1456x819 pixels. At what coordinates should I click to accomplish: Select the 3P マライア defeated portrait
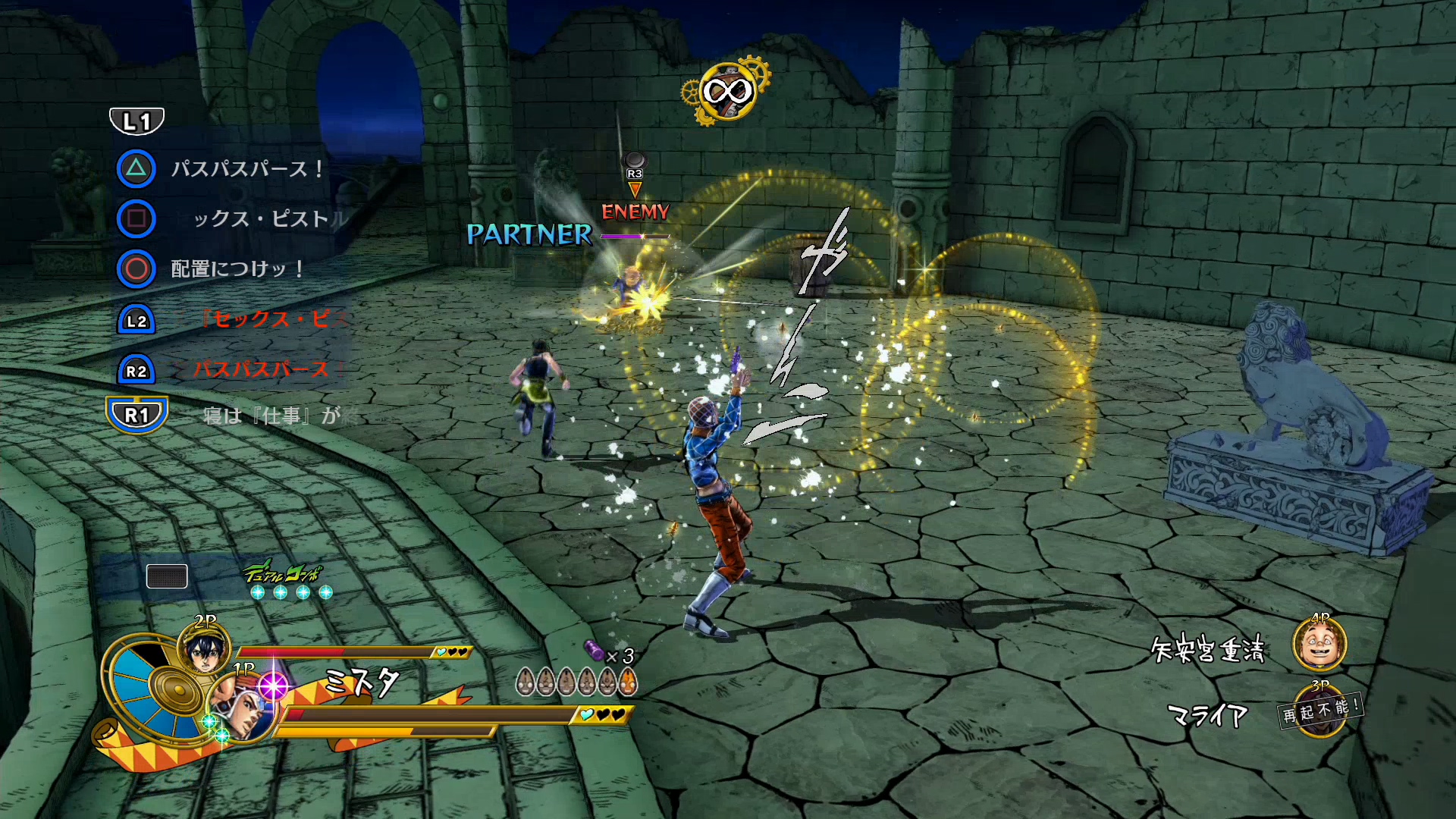pos(1320,711)
